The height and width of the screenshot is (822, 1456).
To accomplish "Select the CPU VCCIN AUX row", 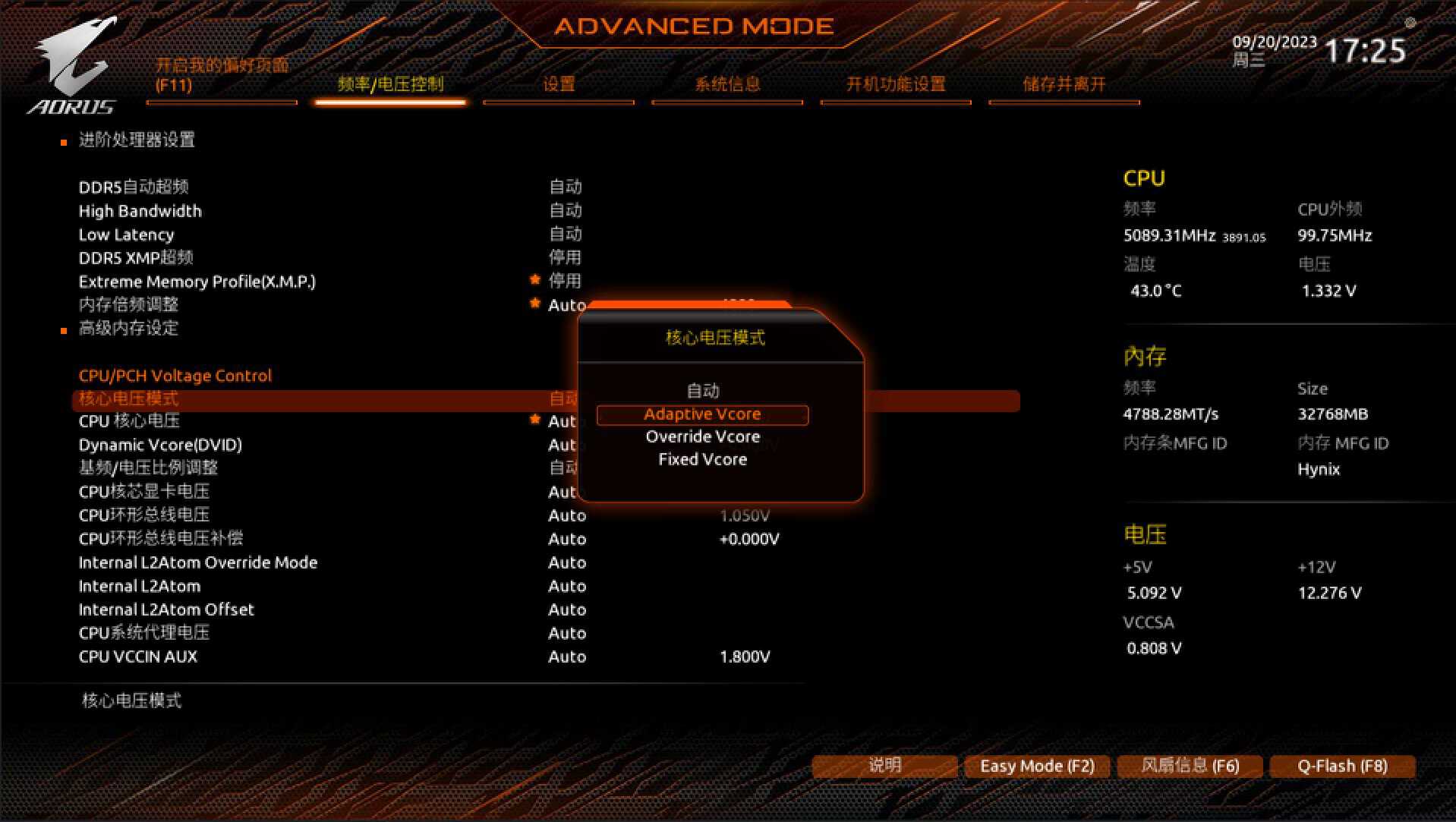I will (137, 657).
